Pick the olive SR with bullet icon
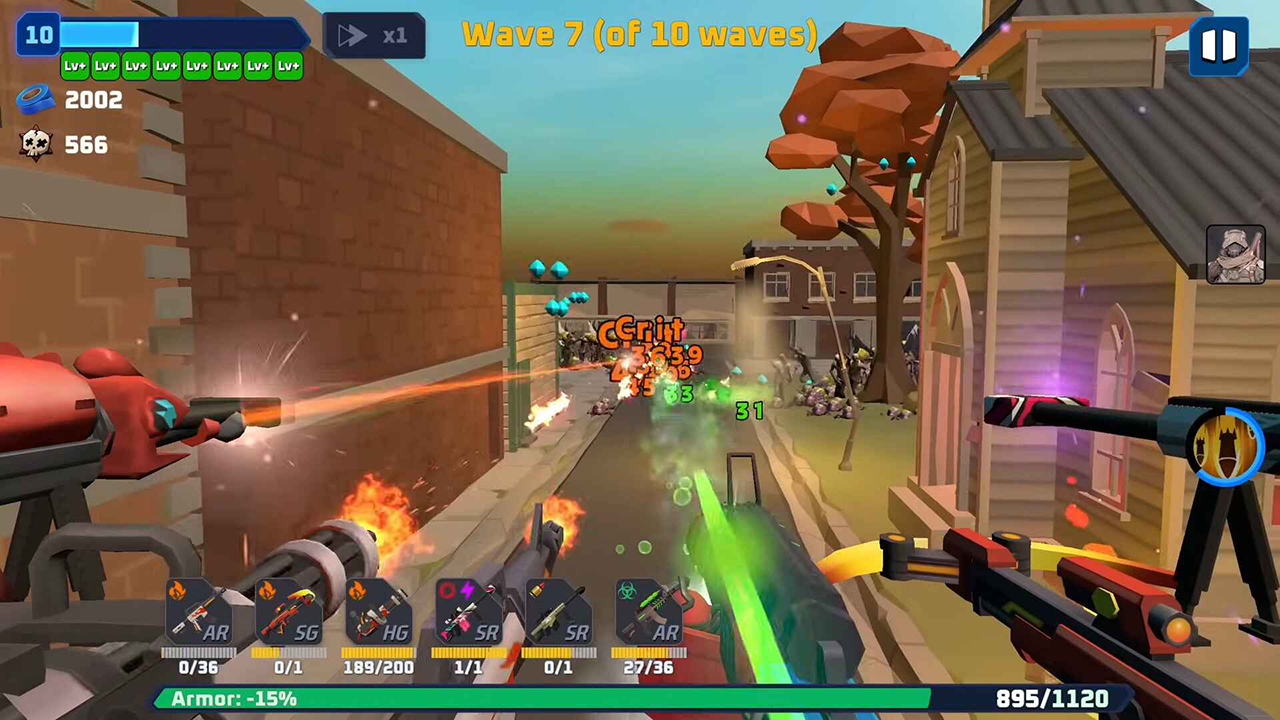The image size is (1280, 720). coord(558,612)
